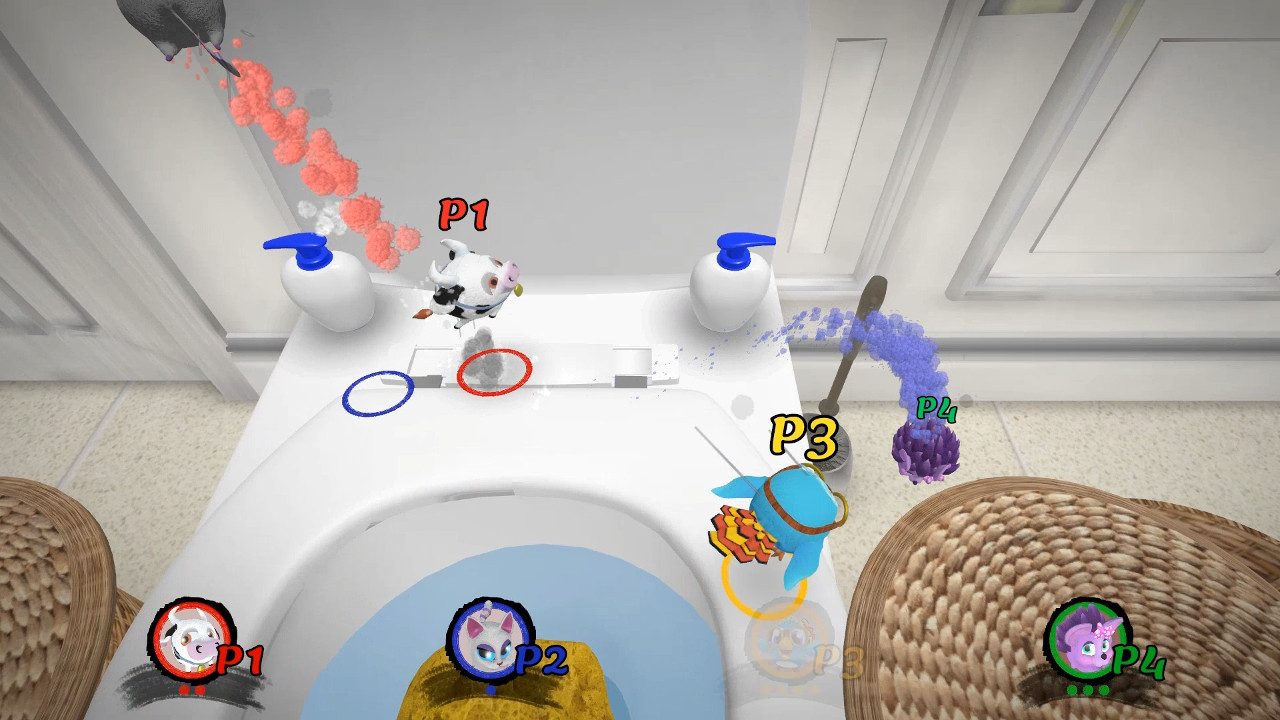Toggle the blue target ring on the tank
Image resolution: width=1280 pixels, height=720 pixels.
pos(378,394)
